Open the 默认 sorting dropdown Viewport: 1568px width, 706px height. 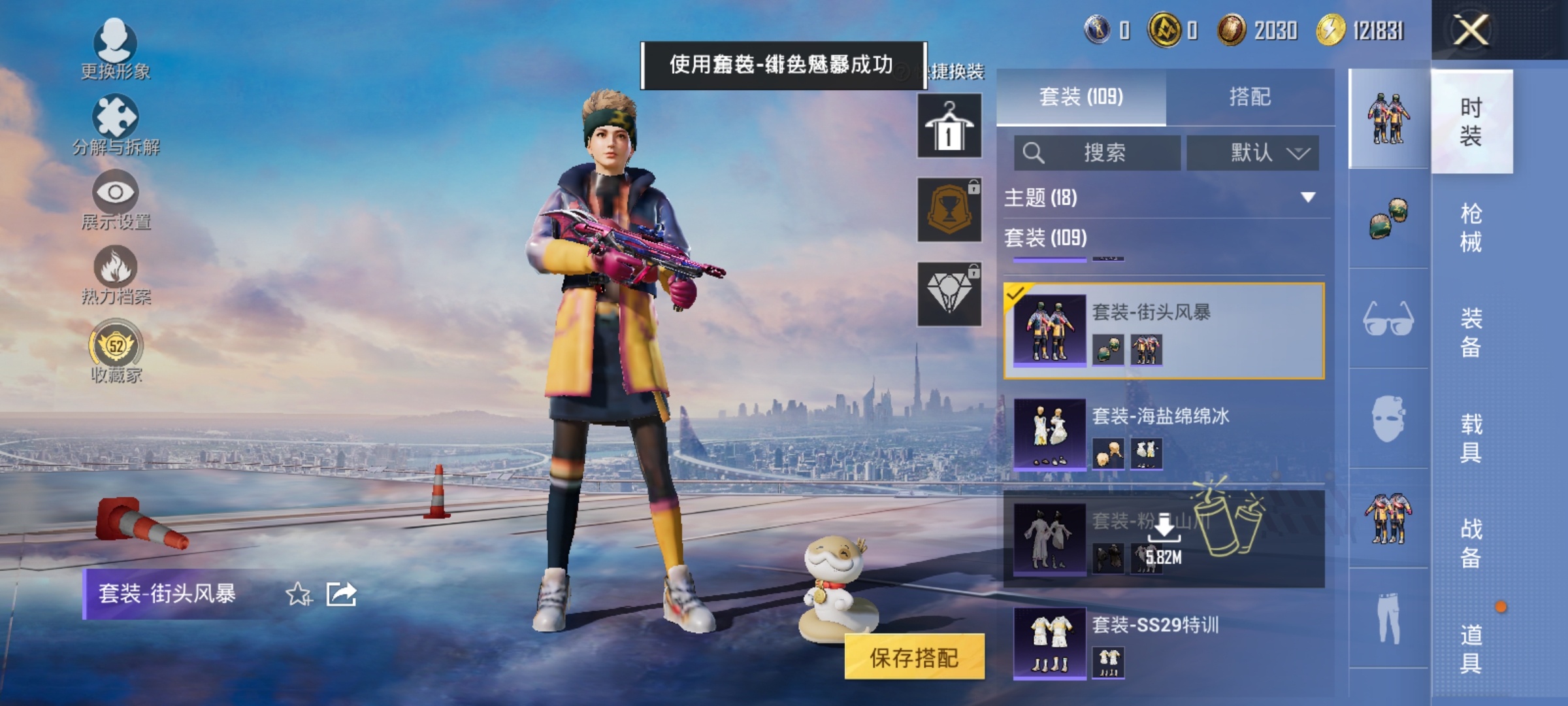(1252, 152)
